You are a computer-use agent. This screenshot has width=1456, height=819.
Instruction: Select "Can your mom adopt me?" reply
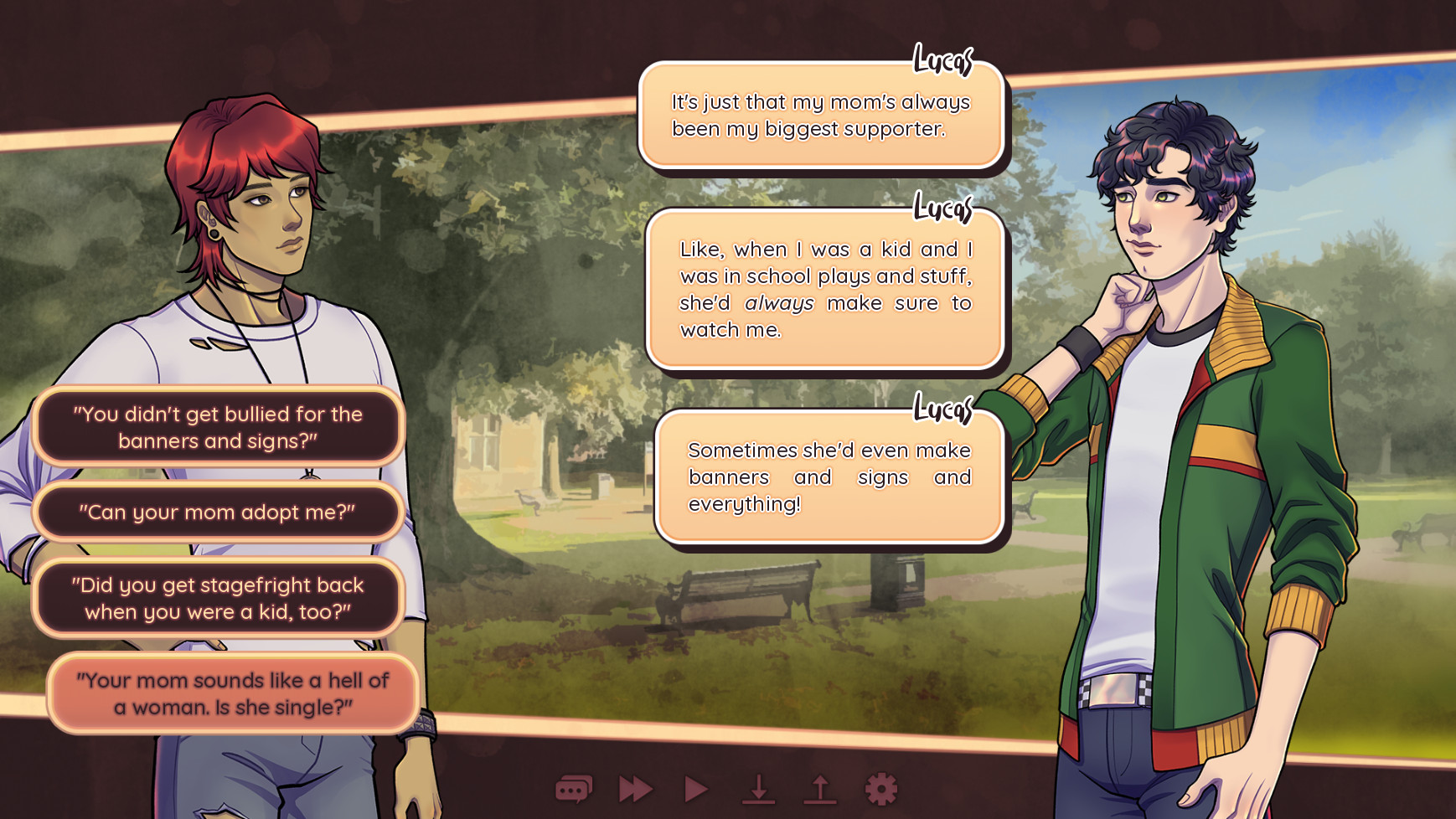[218, 512]
